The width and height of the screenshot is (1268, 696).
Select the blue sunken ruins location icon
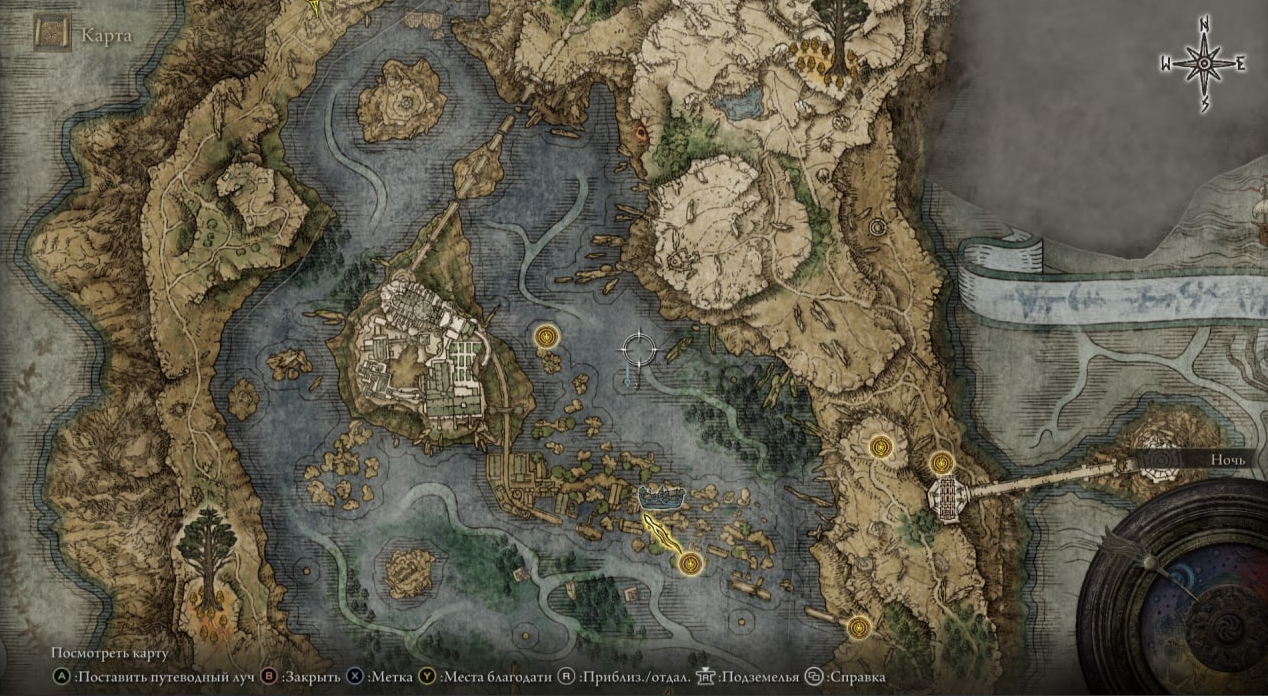661,495
